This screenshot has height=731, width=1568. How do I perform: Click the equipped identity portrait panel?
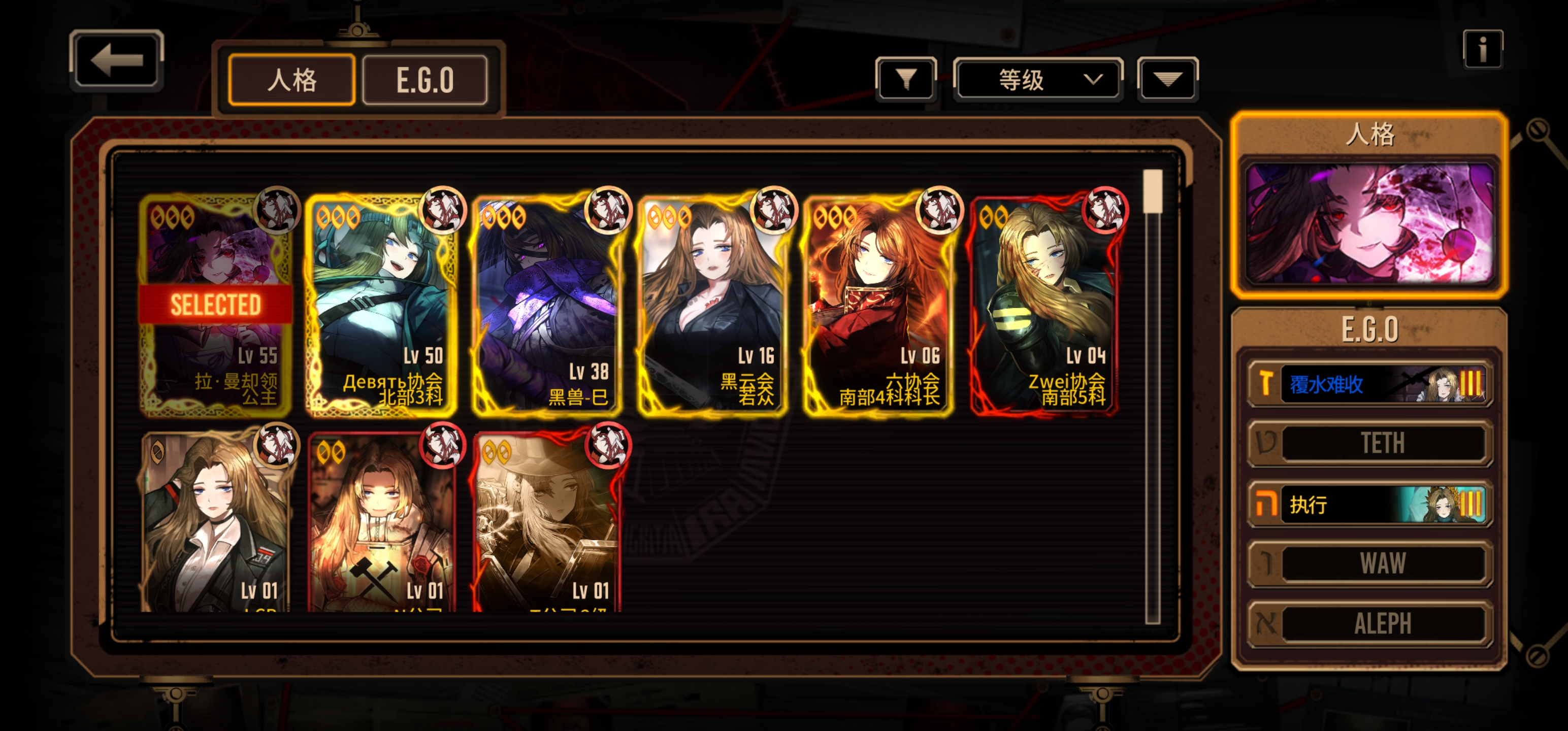(x=1369, y=223)
